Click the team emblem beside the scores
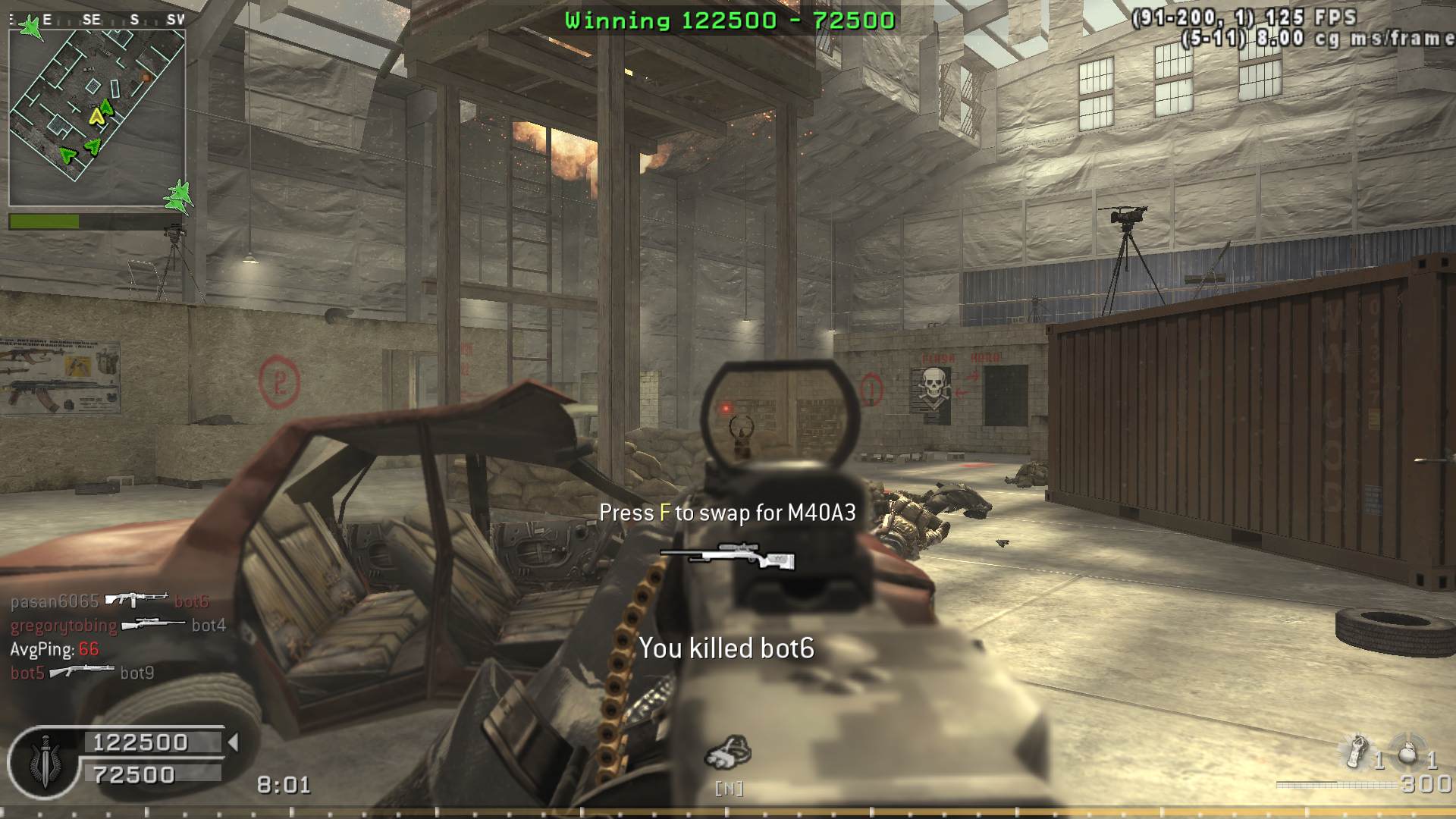Image resolution: width=1456 pixels, height=819 pixels. coord(44,761)
